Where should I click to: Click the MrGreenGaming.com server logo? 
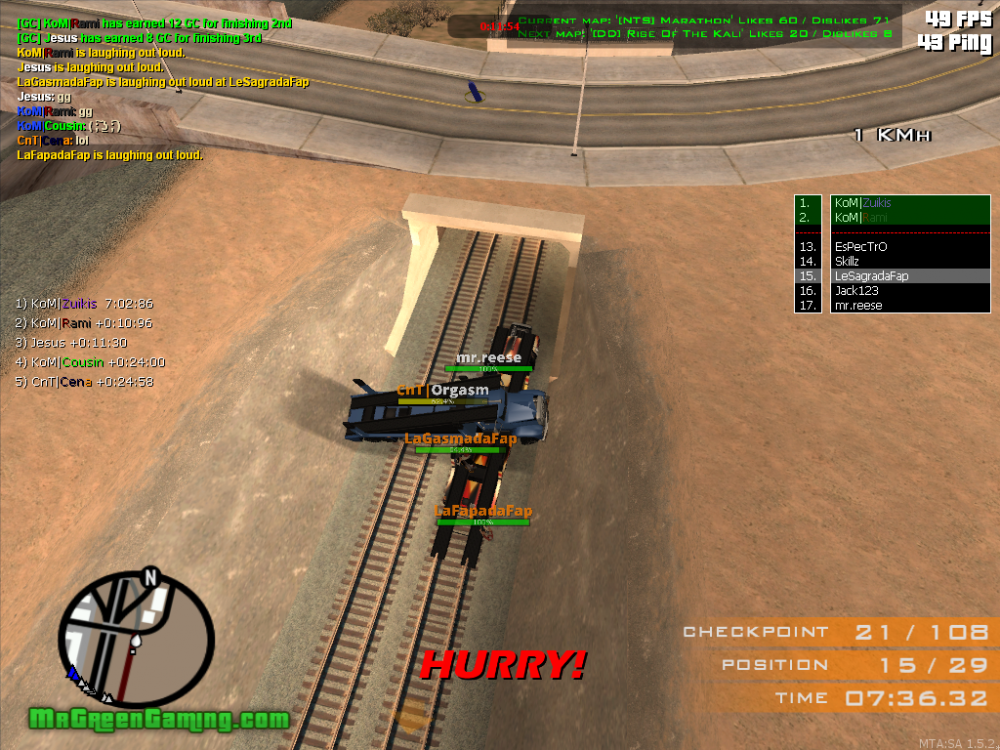[158, 719]
